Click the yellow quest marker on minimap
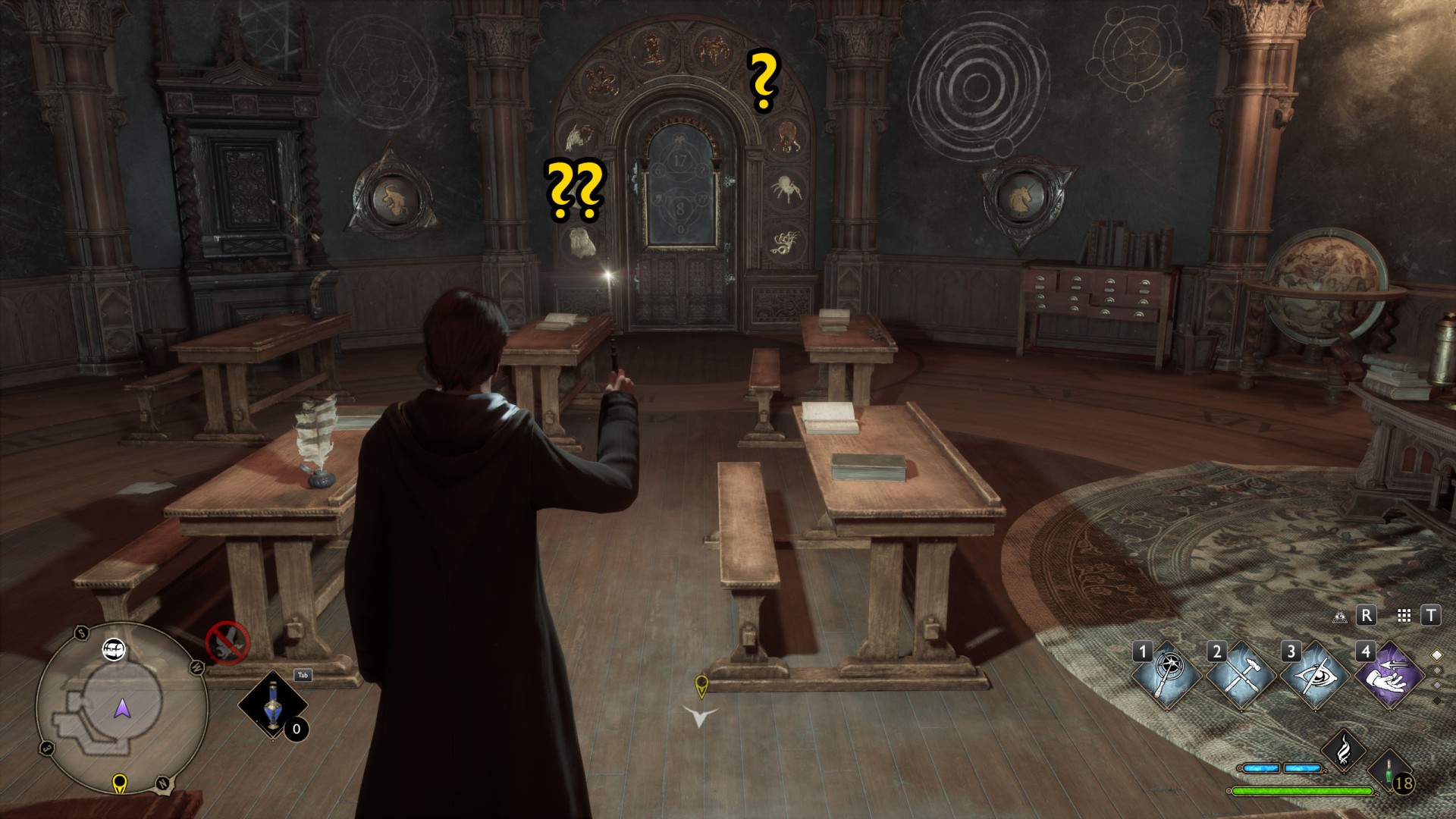The height and width of the screenshot is (819, 1456). [119, 783]
